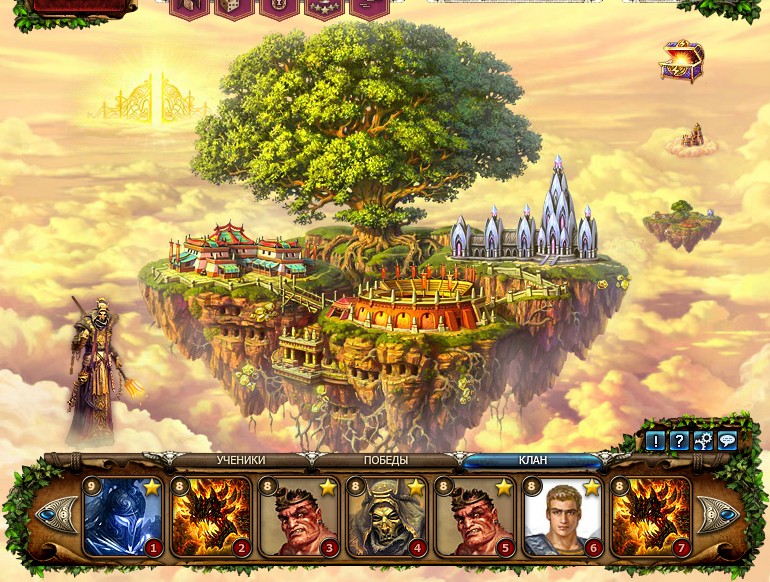This screenshot has height=582, width=770.
Task: Choose the fire dragon portrait ranked 7
Action: click(x=650, y=516)
